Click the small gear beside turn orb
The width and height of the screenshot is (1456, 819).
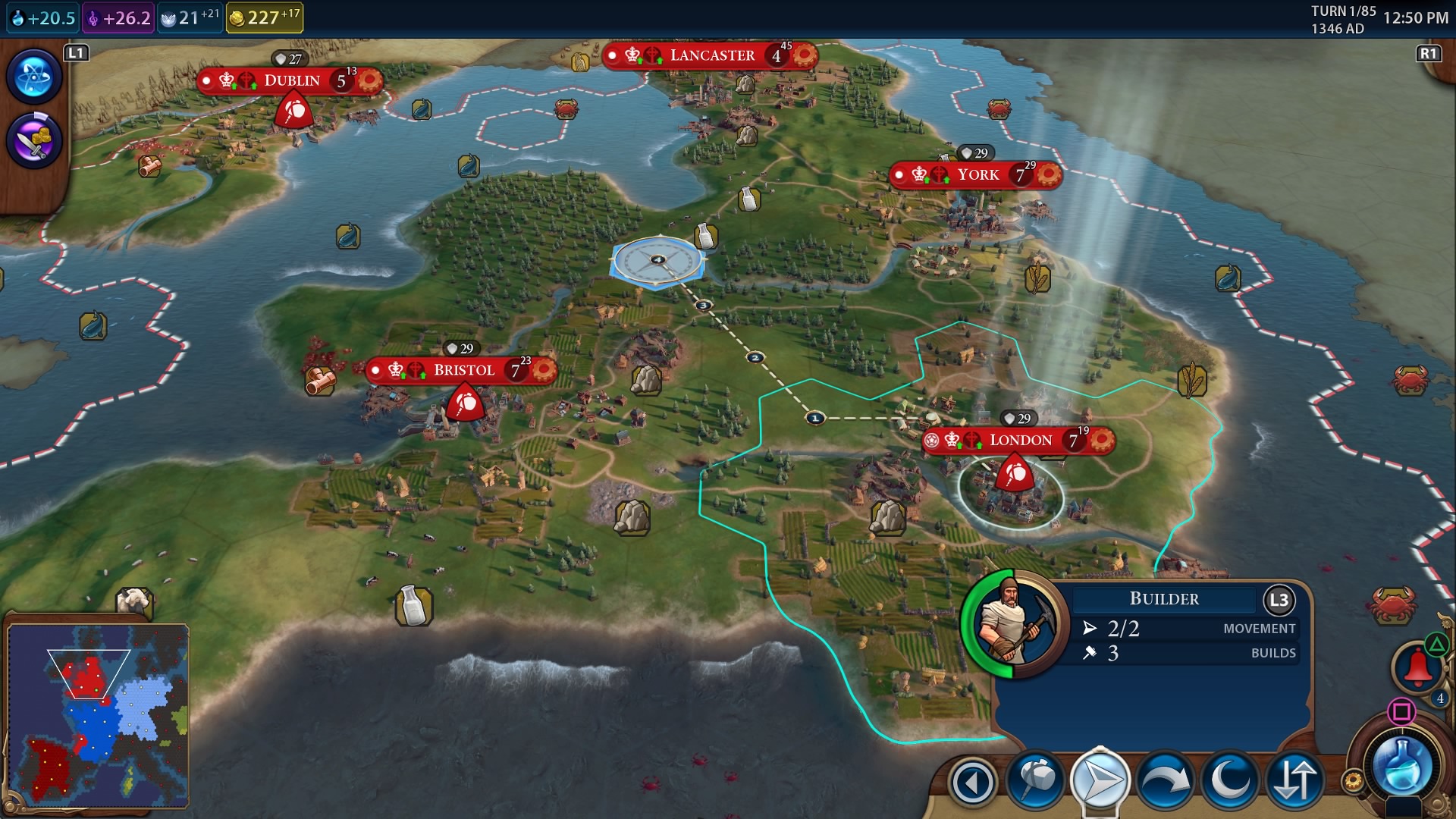pos(1352,780)
